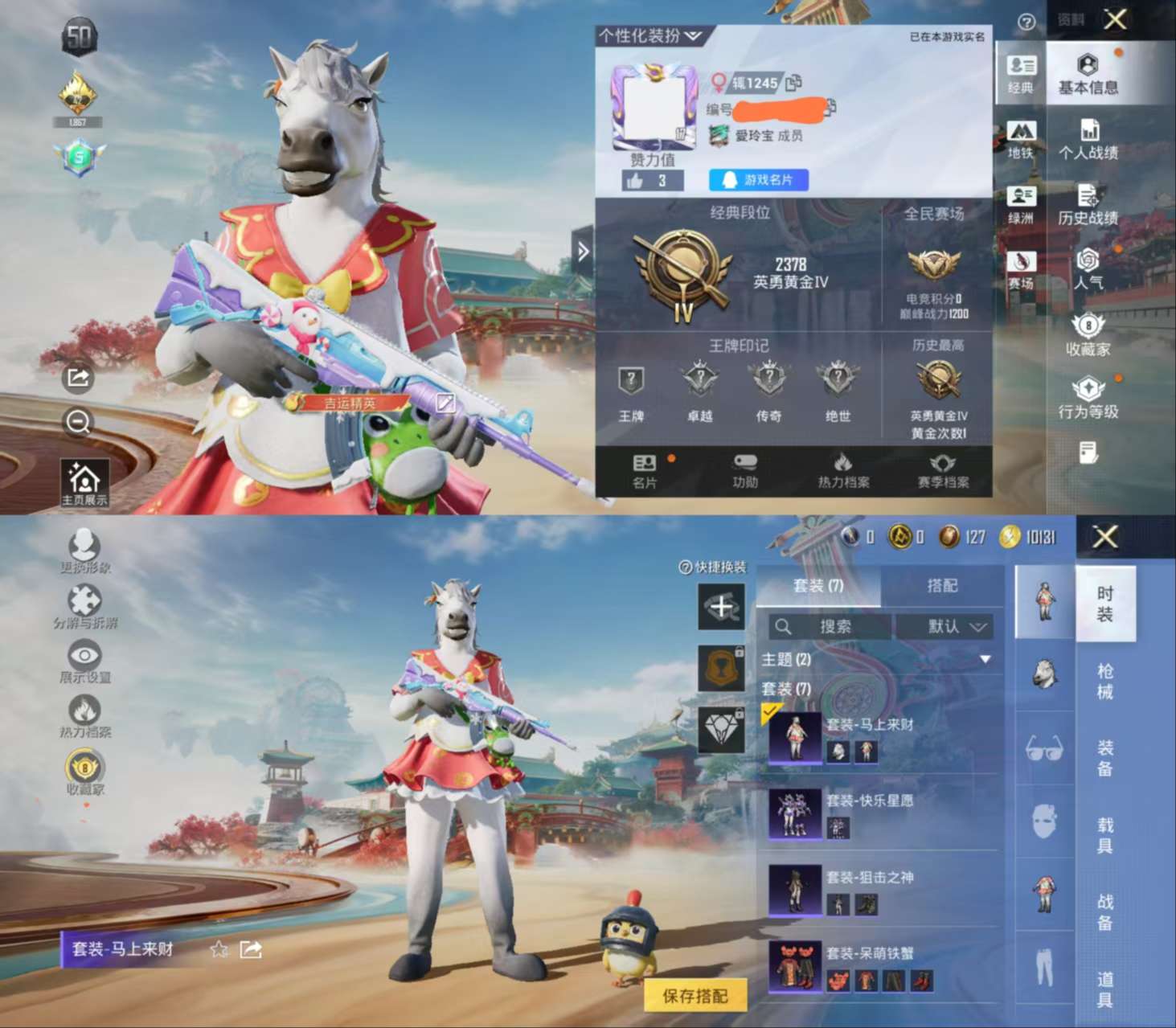Open the share icon on the left side

pos(78,377)
